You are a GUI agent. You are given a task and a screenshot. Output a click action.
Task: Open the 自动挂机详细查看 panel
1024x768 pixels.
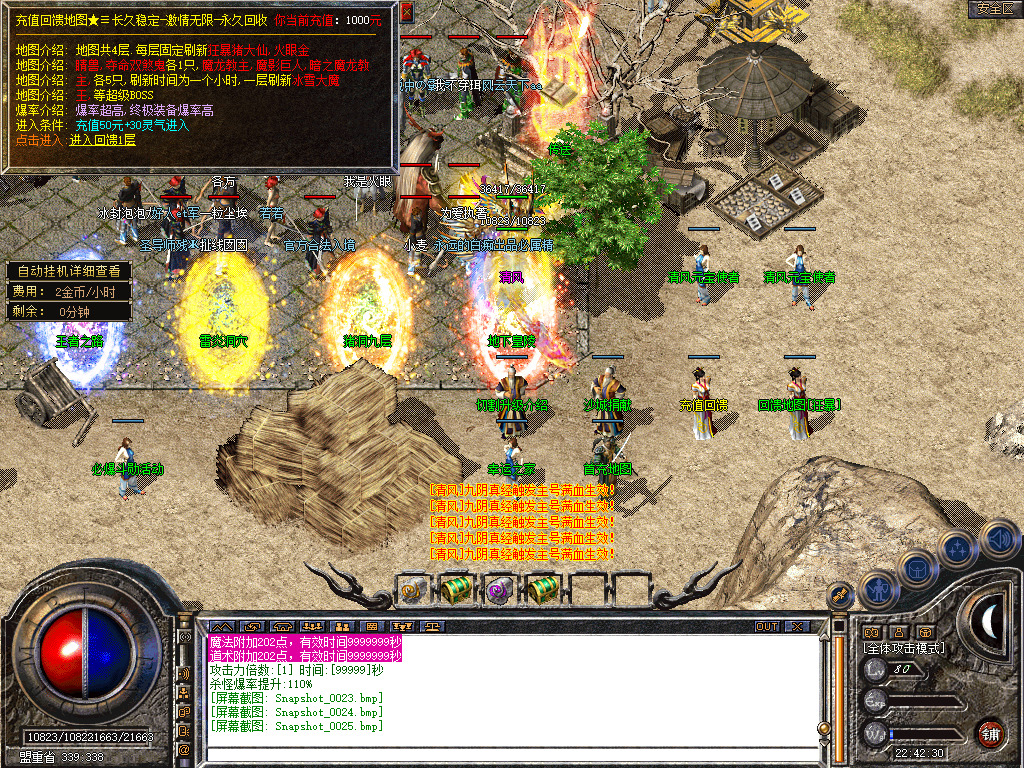[69, 271]
